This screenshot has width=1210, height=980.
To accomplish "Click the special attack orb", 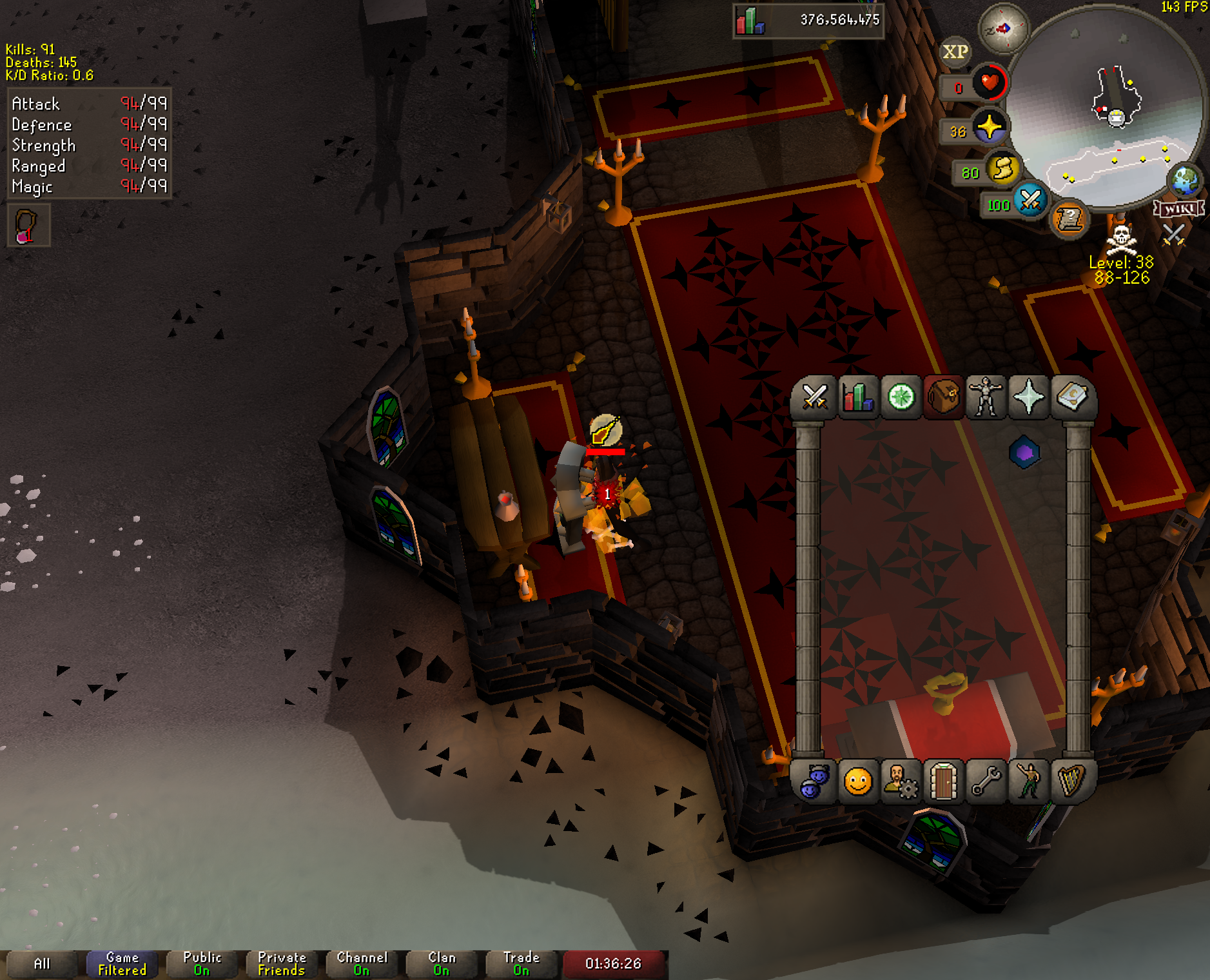I will click(x=1030, y=201).
